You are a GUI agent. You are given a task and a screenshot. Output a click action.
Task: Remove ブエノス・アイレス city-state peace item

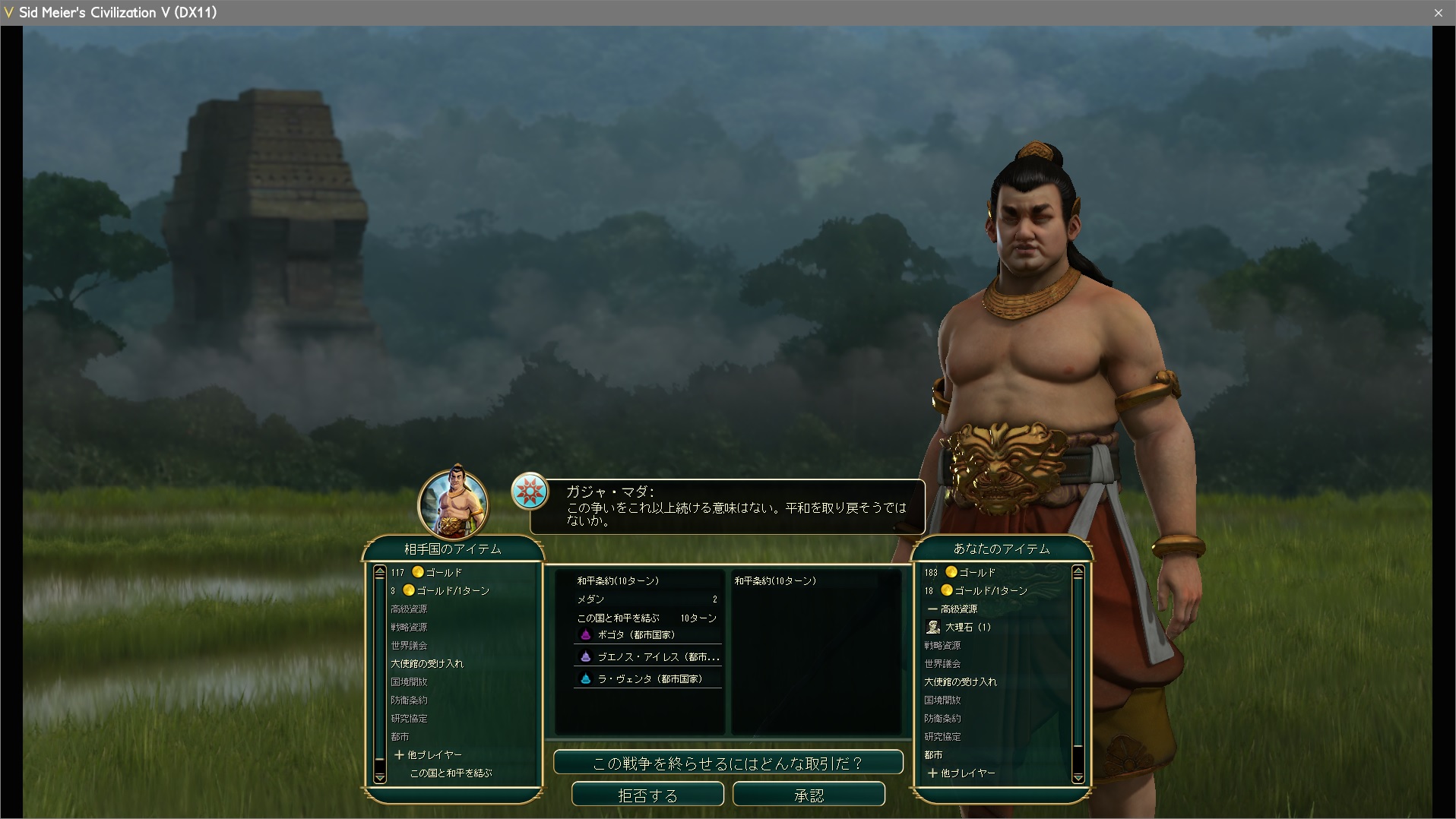coord(650,657)
